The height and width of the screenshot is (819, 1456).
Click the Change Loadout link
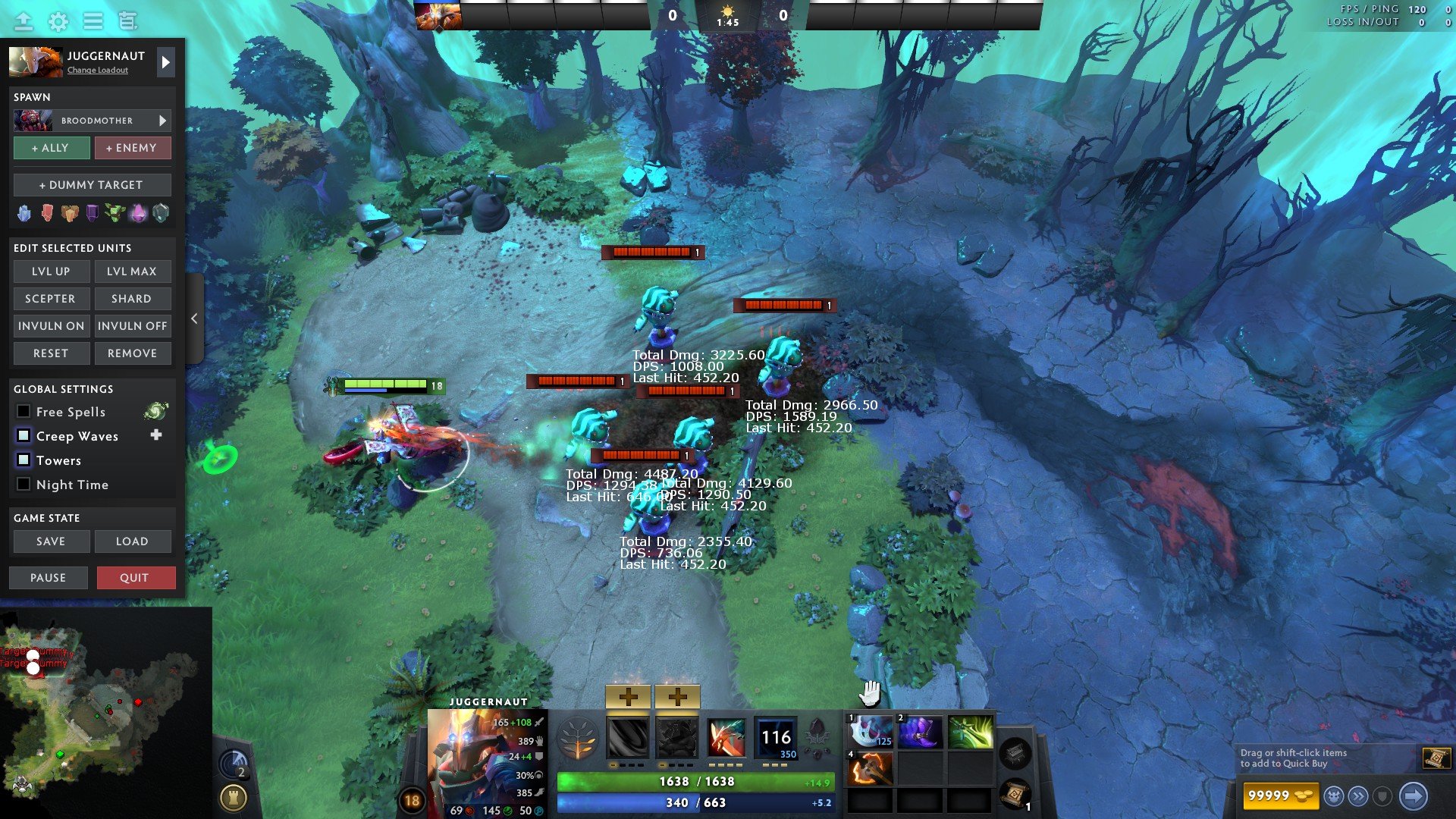(x=98, y=71)
